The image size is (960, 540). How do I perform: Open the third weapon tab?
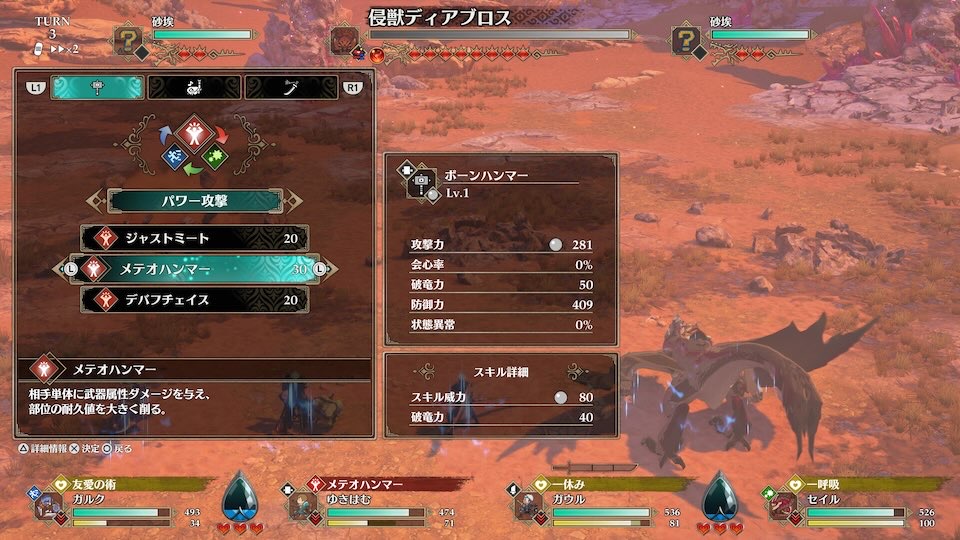click(290, 88)
